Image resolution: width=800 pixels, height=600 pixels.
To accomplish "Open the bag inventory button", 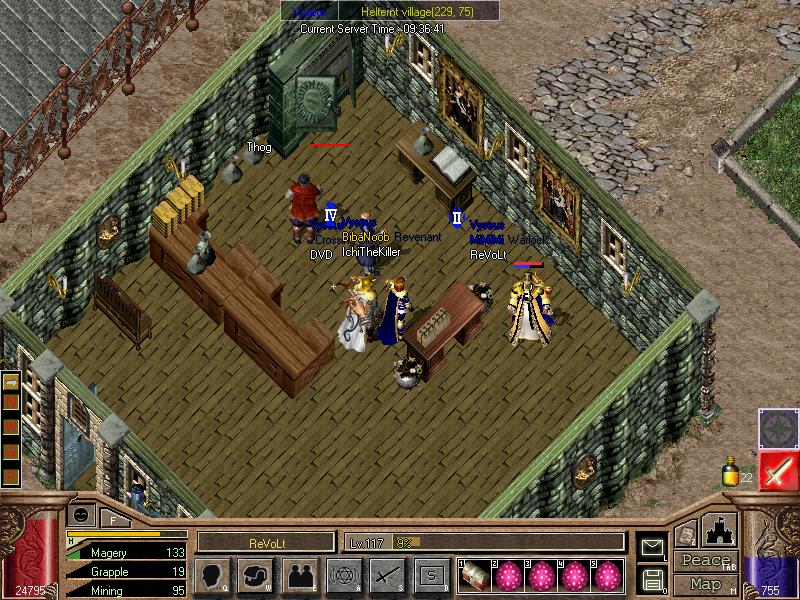I will click(x=255, y=575).
